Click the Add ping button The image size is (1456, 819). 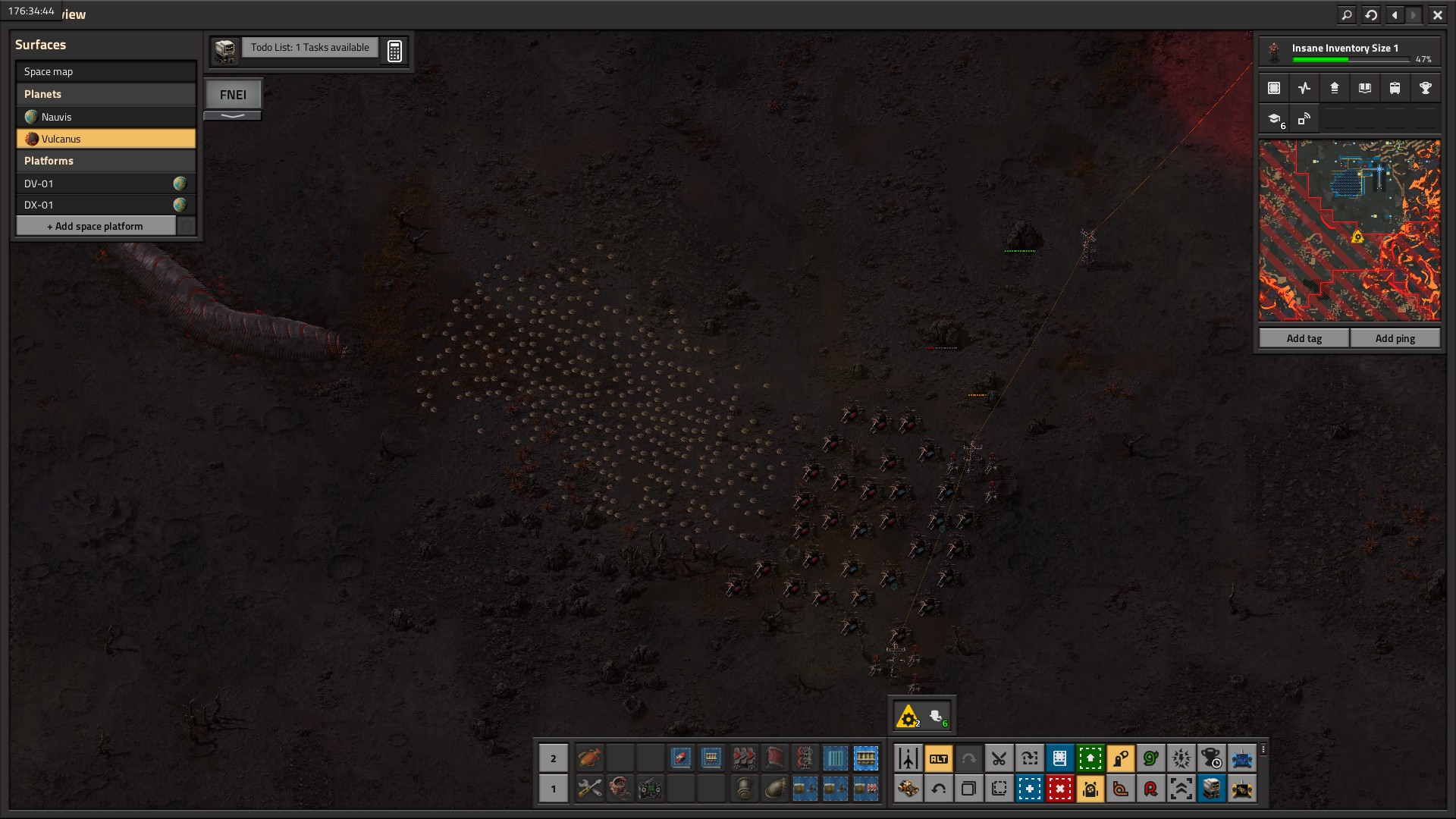pyautogui.click(x=1395, y=338)
